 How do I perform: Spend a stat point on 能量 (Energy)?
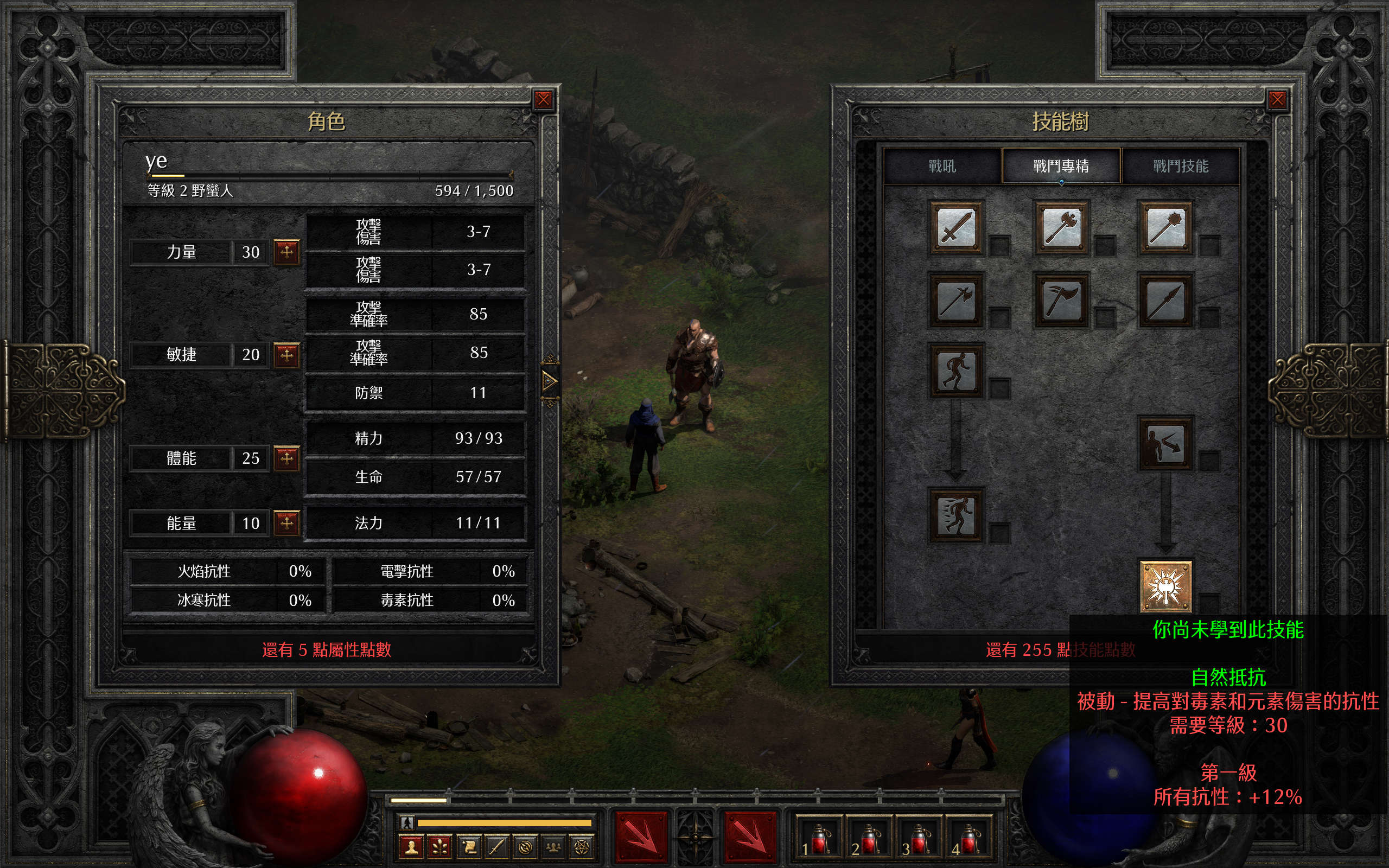286,522
